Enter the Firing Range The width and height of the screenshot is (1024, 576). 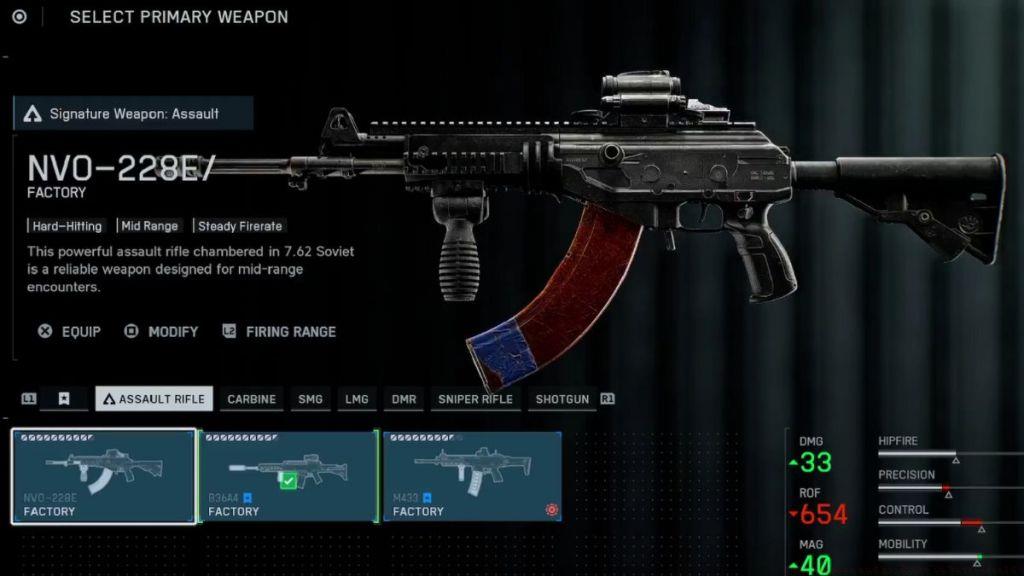[279, 331]
